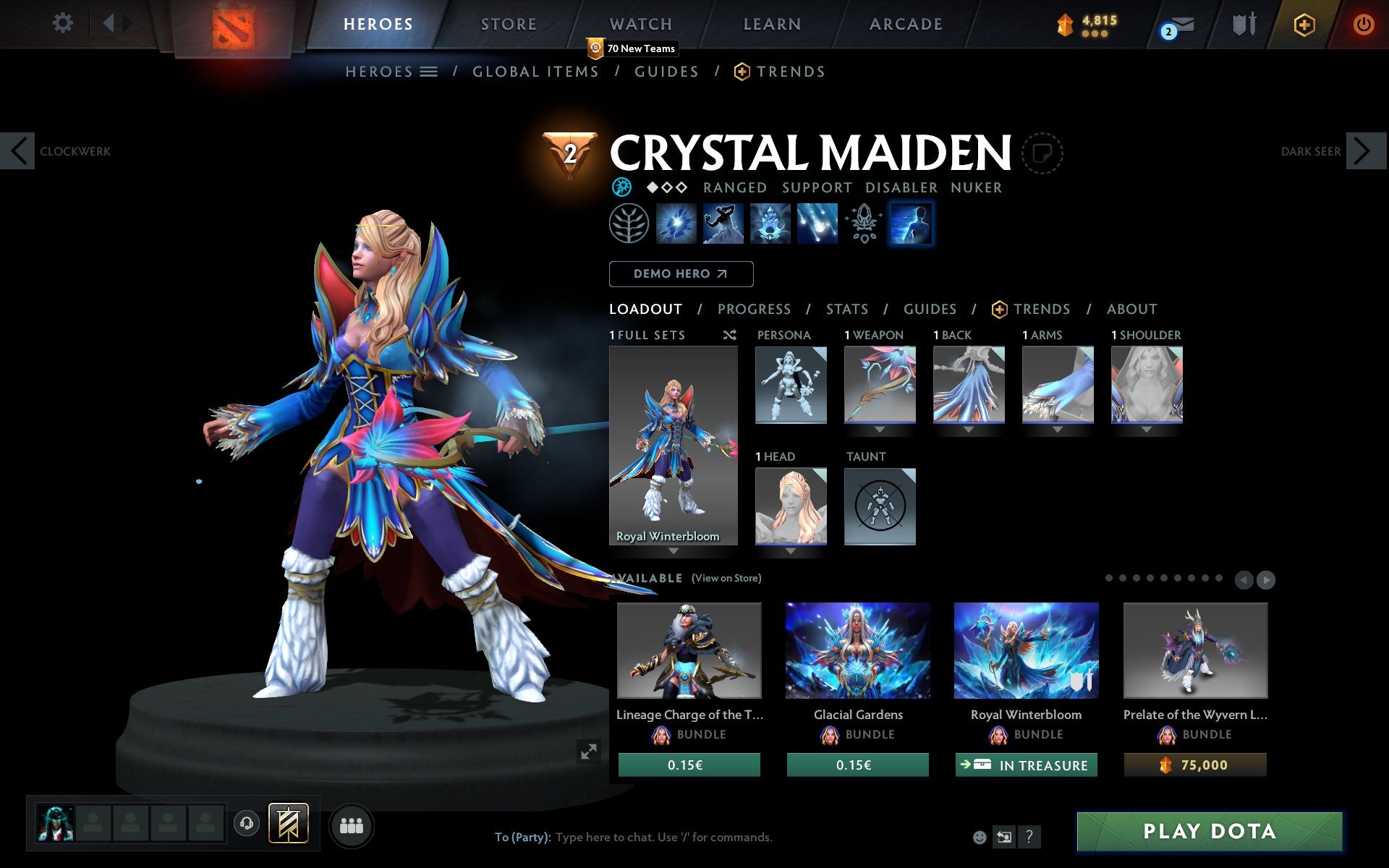Click the settings gear in top left
Viewport: 1389px width, 868px height.
(64, 24)
